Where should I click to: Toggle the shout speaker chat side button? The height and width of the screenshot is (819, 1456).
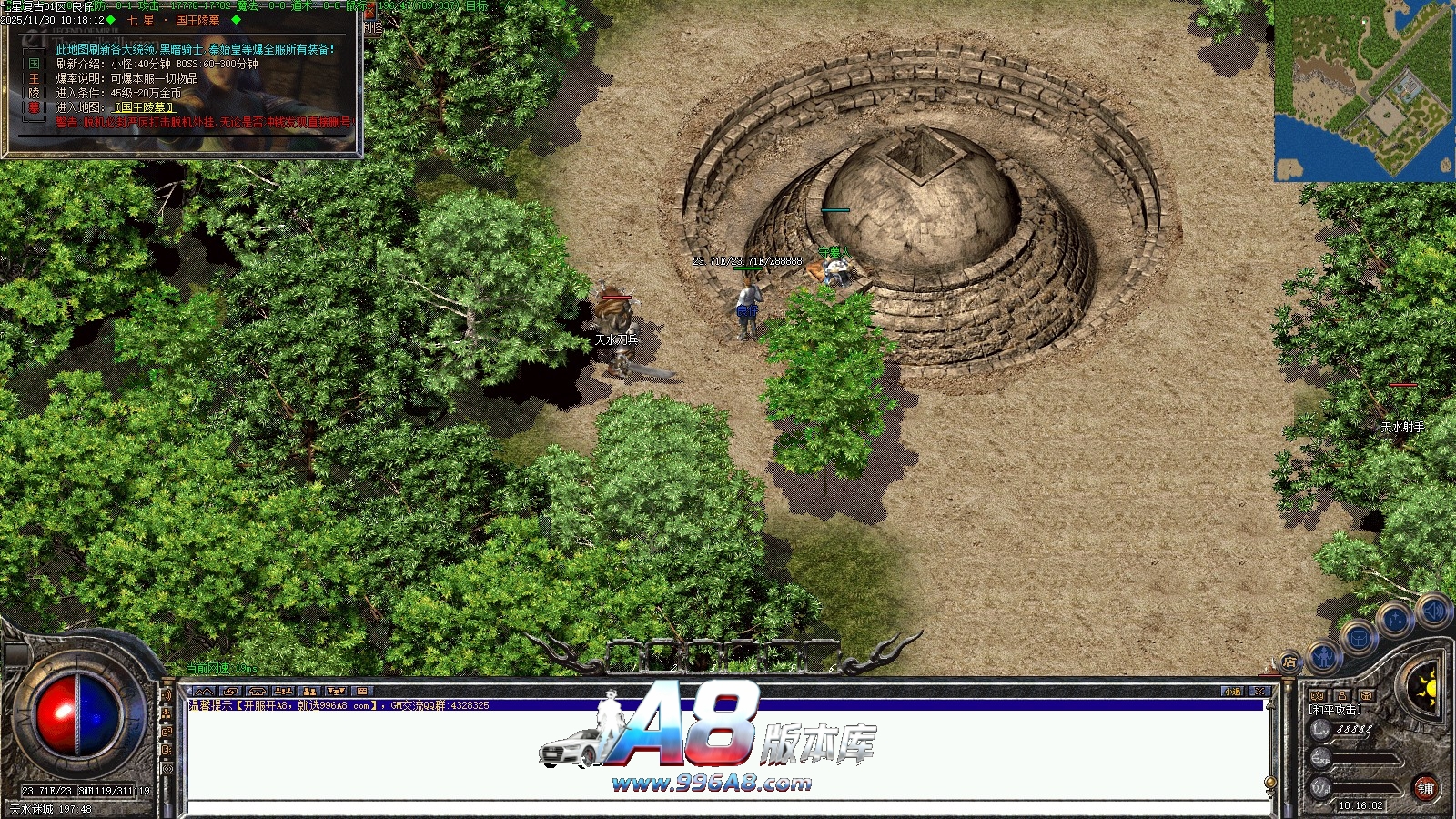(167, 695)
